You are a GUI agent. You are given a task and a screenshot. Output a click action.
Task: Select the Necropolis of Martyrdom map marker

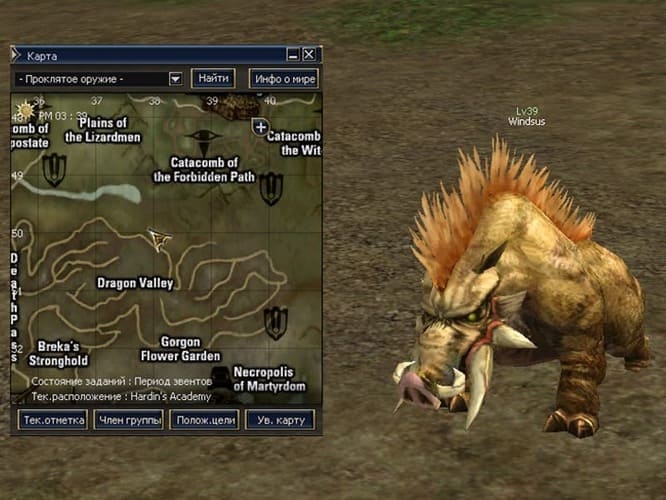coord(274,322)
